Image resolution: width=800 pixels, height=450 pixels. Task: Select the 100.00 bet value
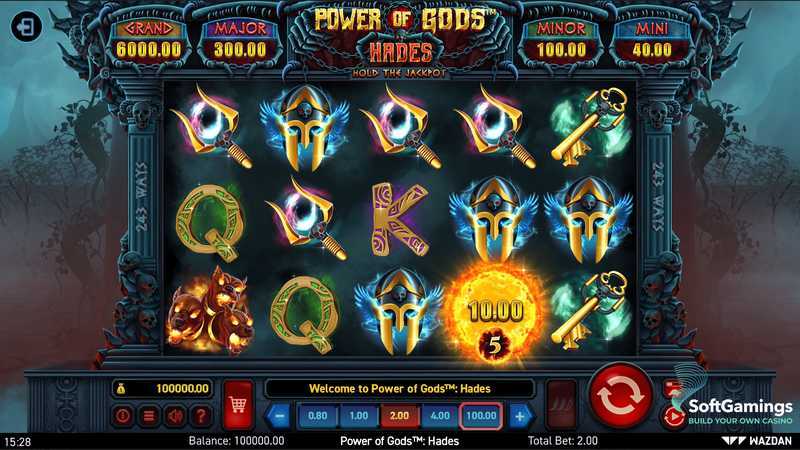(482, 415)
